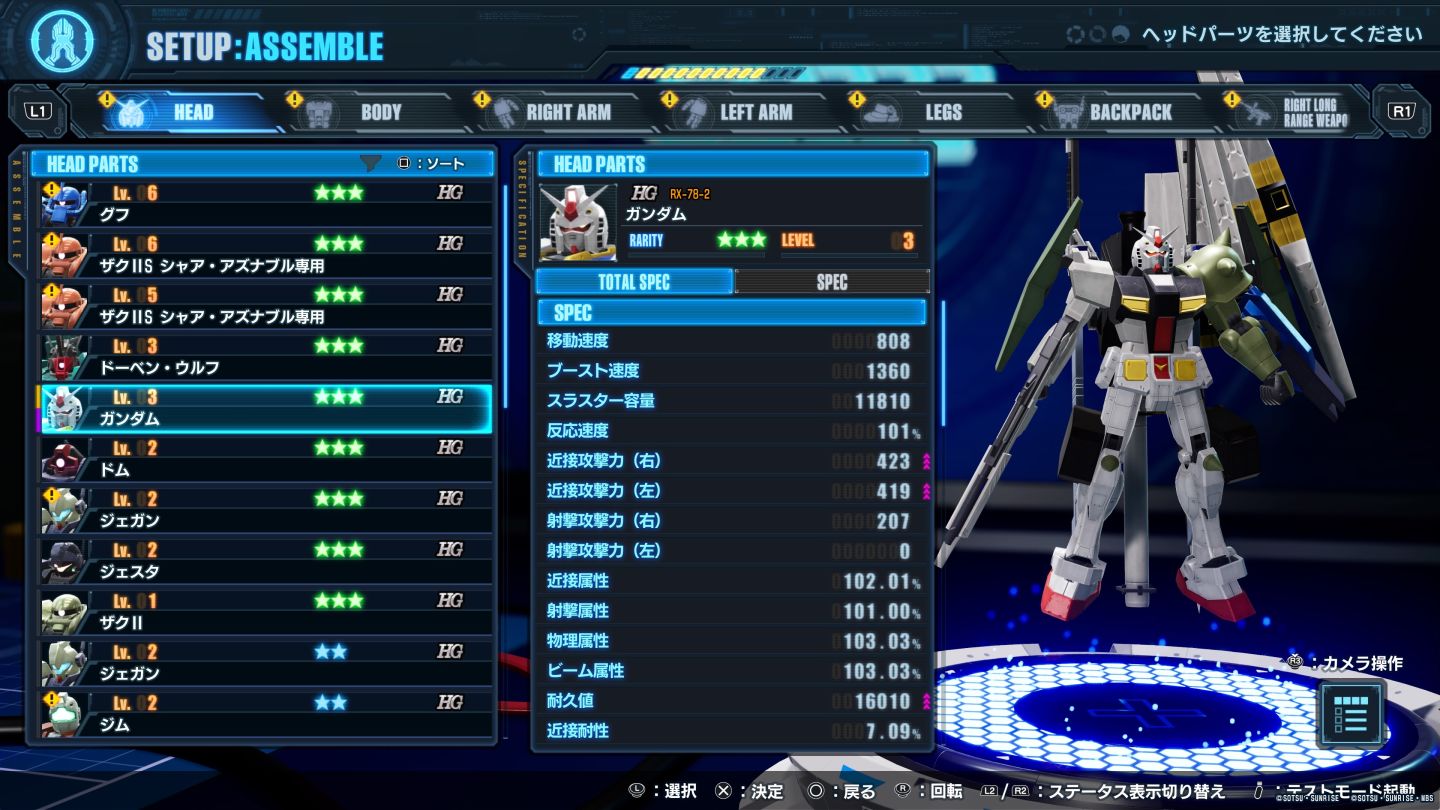Pick the Lv.5 ザクIIS シャア専用 head
The width and height of the screenshot is (1440, 810).
click(x=265, y=306)
